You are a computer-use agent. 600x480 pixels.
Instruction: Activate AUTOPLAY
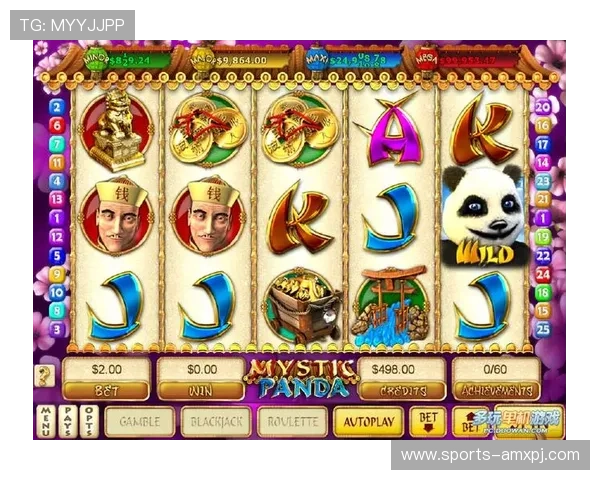click(368, 421)
